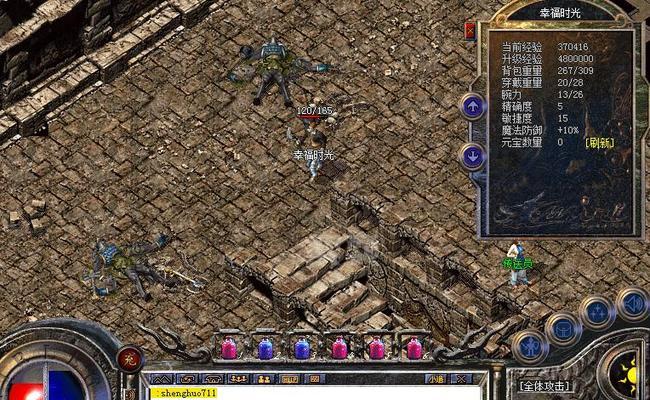The width and height of the screenshot is (650, 400).
Task: Open the character sheet round button
Action: [x=528, y=345]
